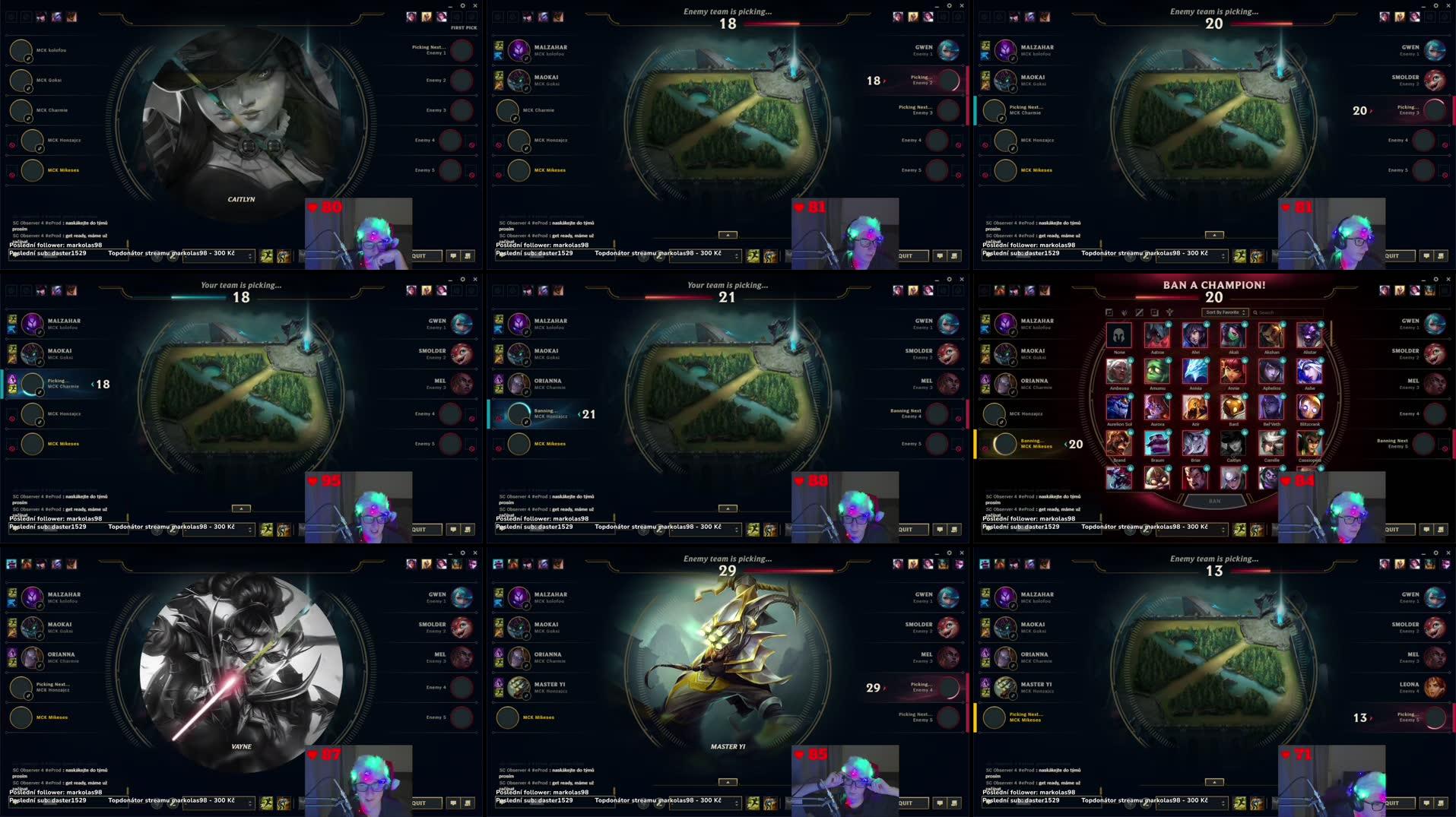Toggle the party link icon next to MAOKAI
The width and height of the screenshot is (1456, 817).
(x=1012, y=363)
